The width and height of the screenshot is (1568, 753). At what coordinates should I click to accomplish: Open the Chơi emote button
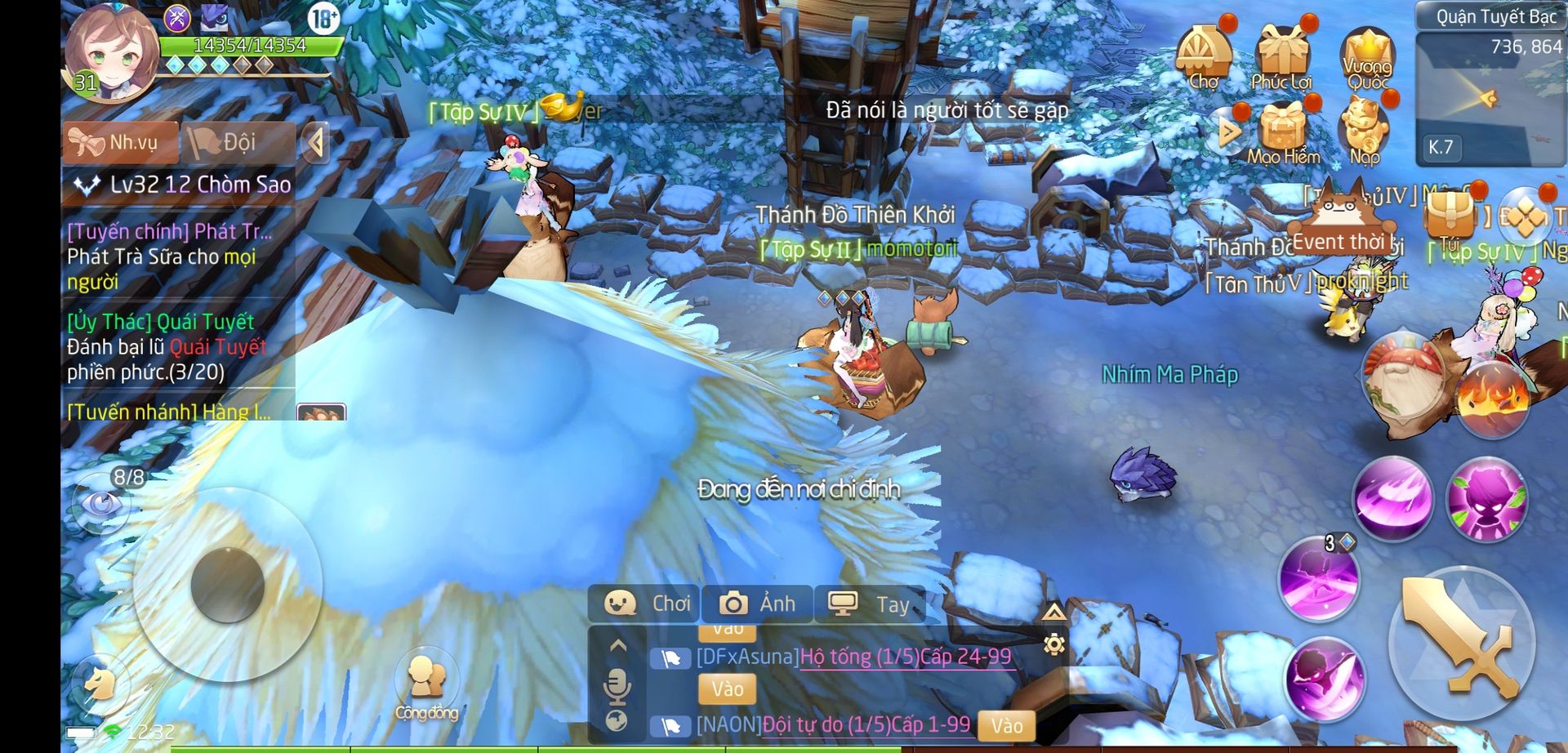tap(646, 604)
